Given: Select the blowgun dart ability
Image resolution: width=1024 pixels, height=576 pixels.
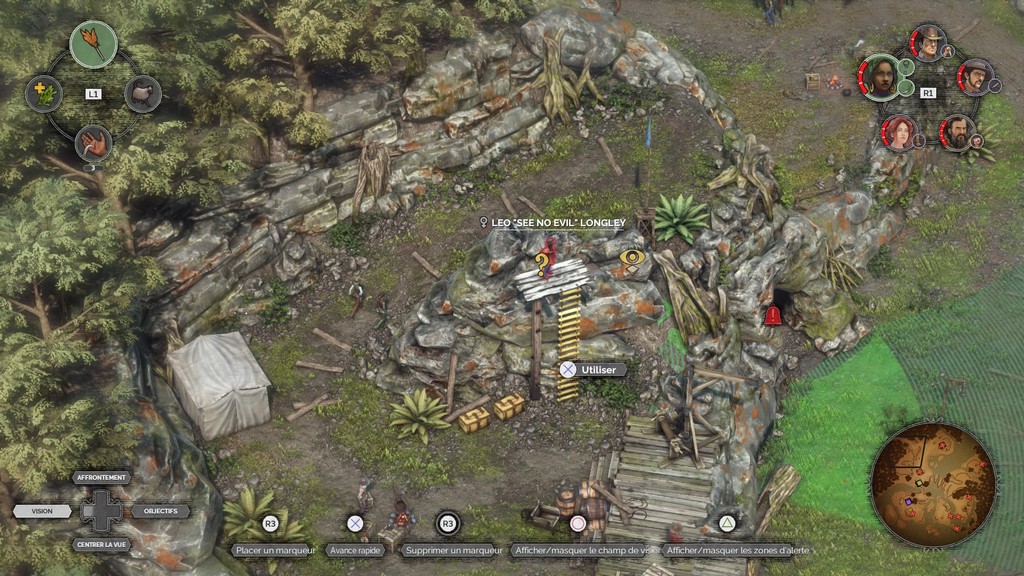Looking at the screenshot, I should (x=93, y=45).
